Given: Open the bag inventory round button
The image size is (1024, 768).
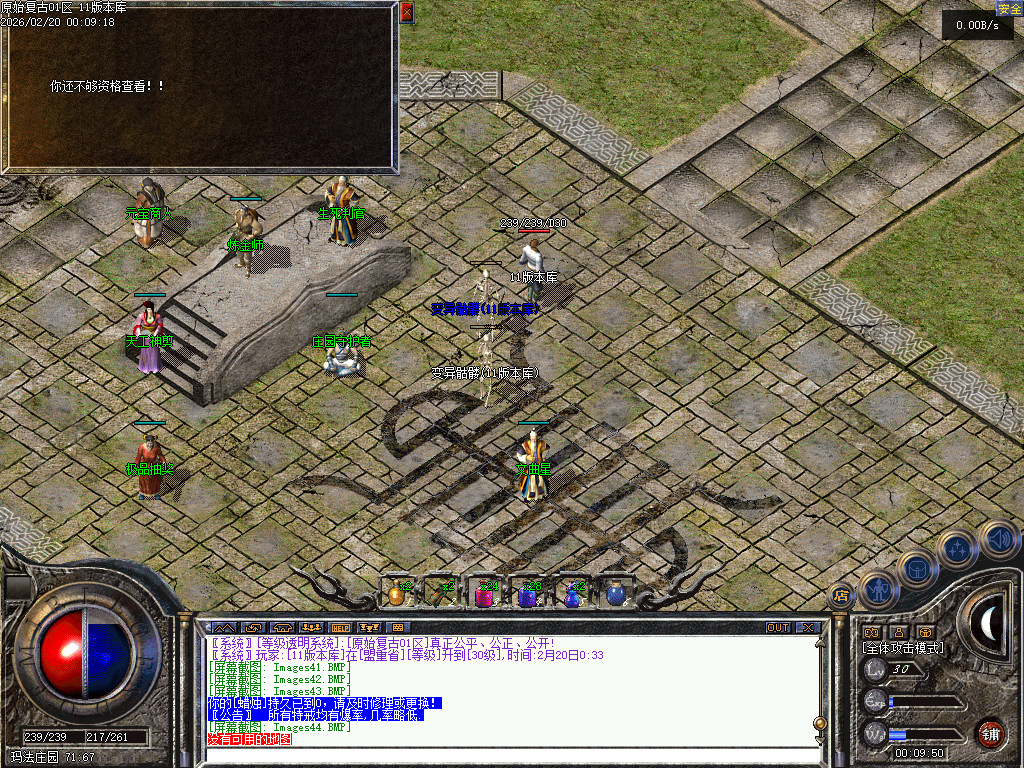Looking at the screenshot, I should (916, 570).
